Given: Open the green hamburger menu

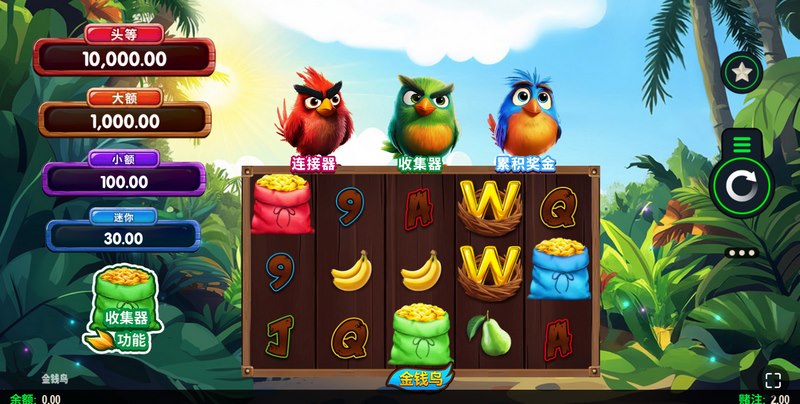Looking at the screenshot, I should [741, 146].
